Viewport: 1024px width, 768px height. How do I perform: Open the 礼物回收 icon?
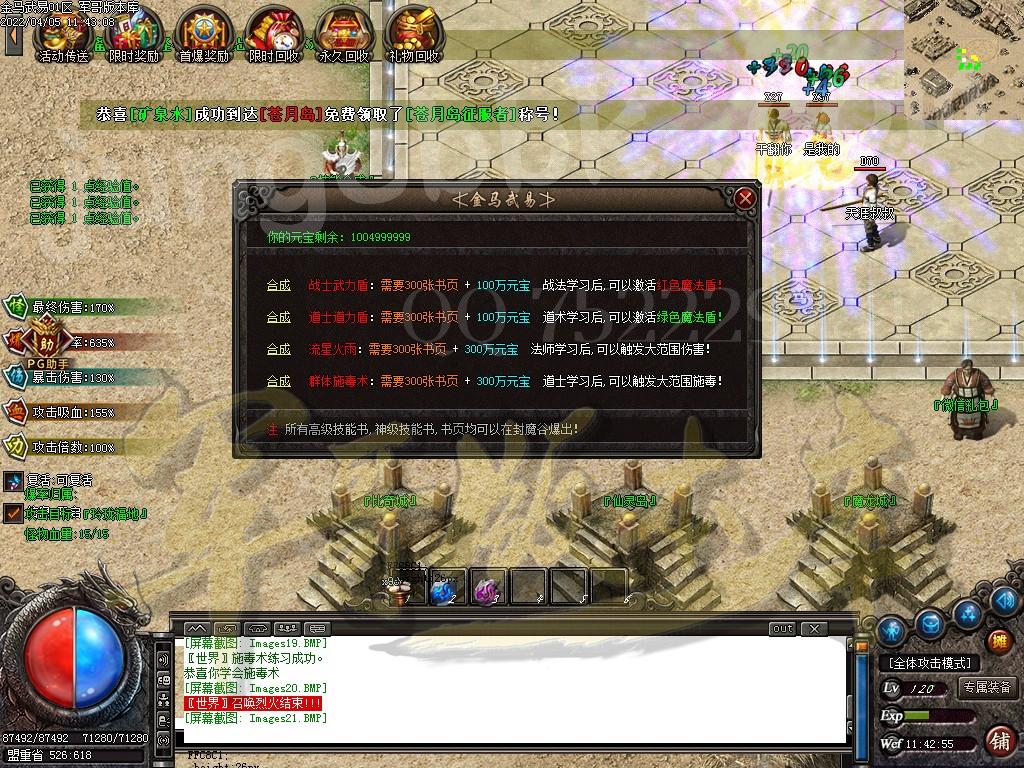click(413, 35)
